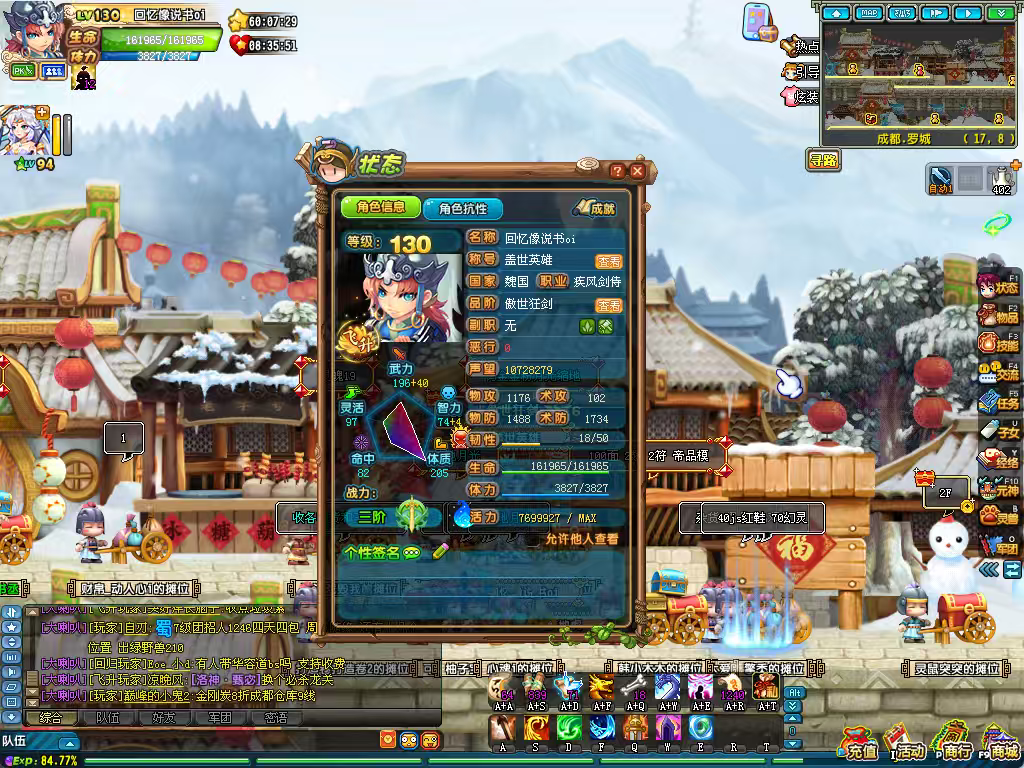
Task: Open the 寻路 pathfinding button
Action: pos(824,160)
